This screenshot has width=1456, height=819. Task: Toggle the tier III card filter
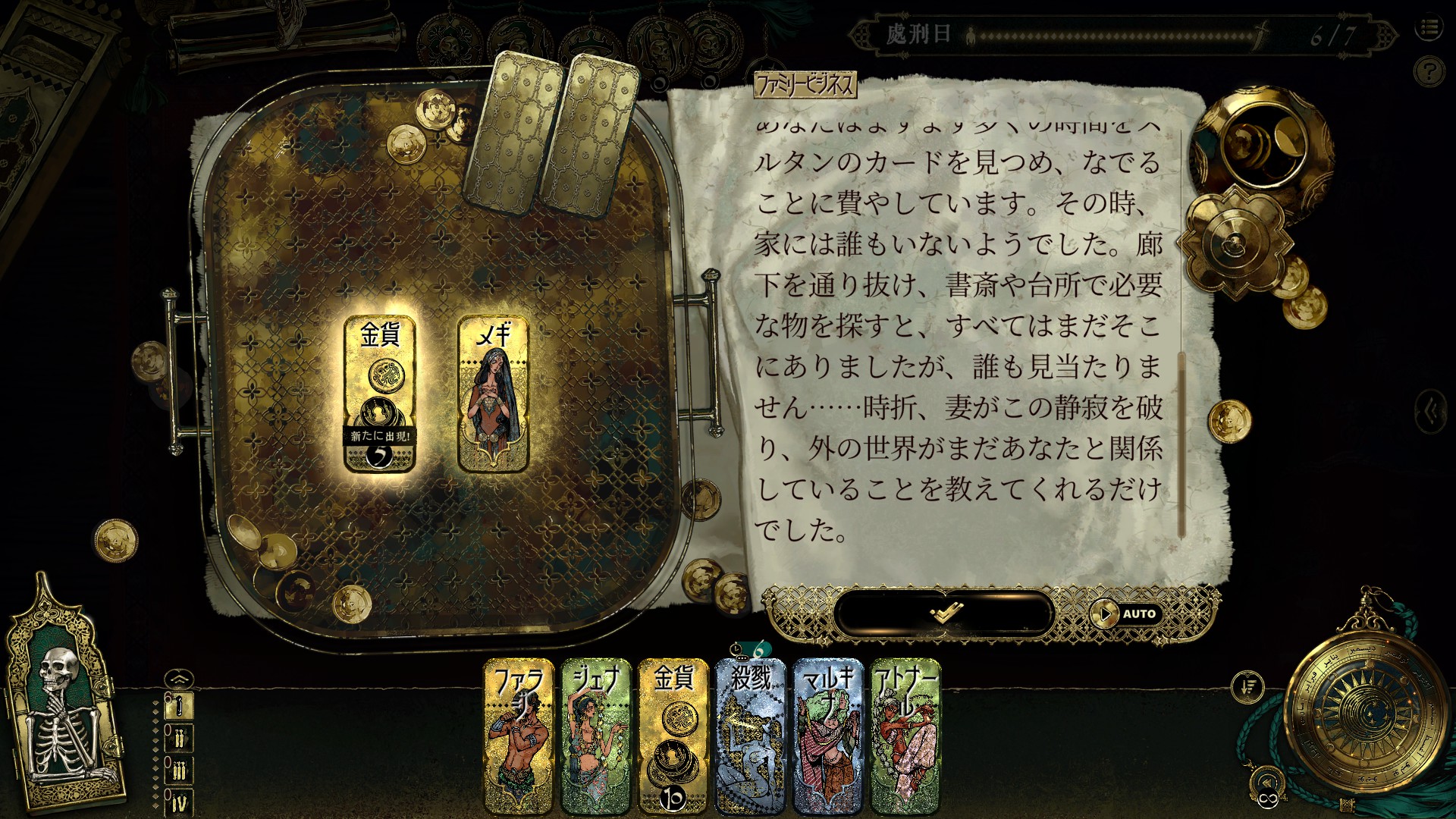pyautogui.click(x=178, y=768)
